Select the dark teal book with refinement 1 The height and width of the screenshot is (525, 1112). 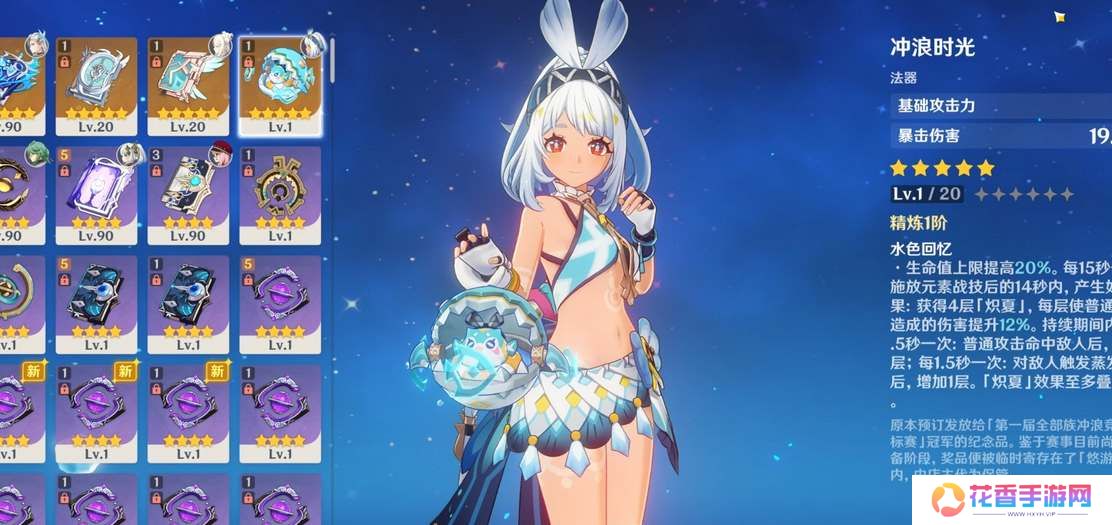pos(187,300)
